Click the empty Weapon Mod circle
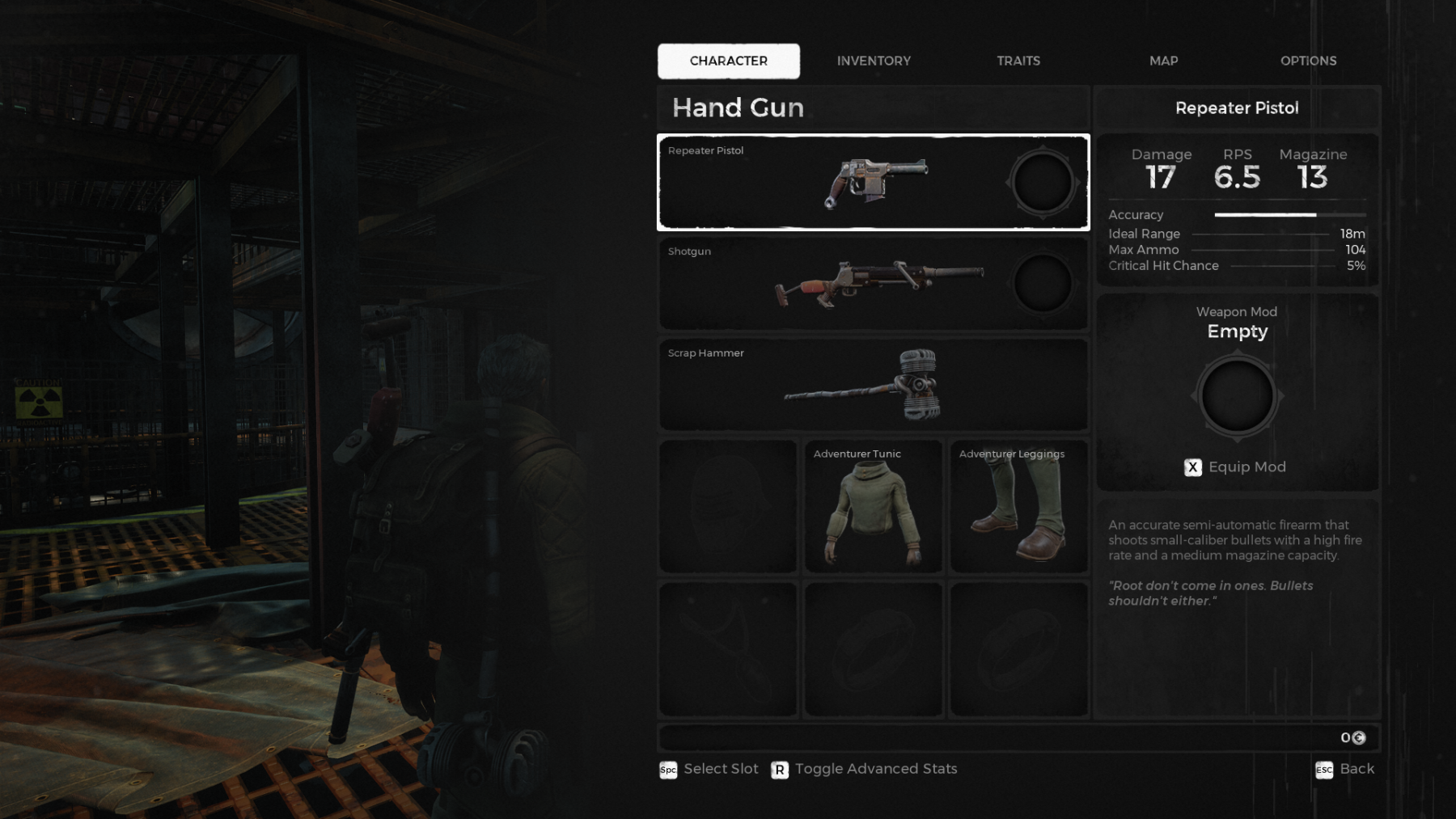 tap(1237, 396)
